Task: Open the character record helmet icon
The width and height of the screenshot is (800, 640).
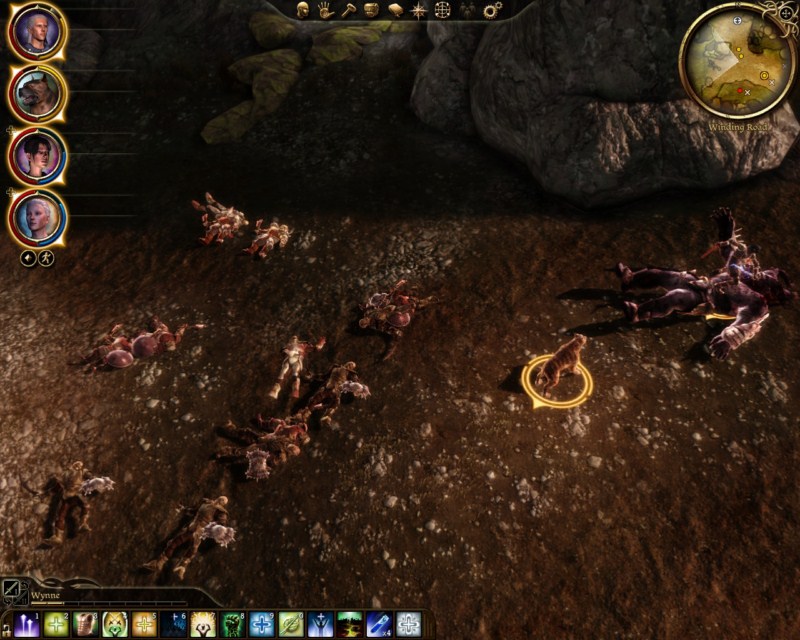Action: click(x=302, y=10)
